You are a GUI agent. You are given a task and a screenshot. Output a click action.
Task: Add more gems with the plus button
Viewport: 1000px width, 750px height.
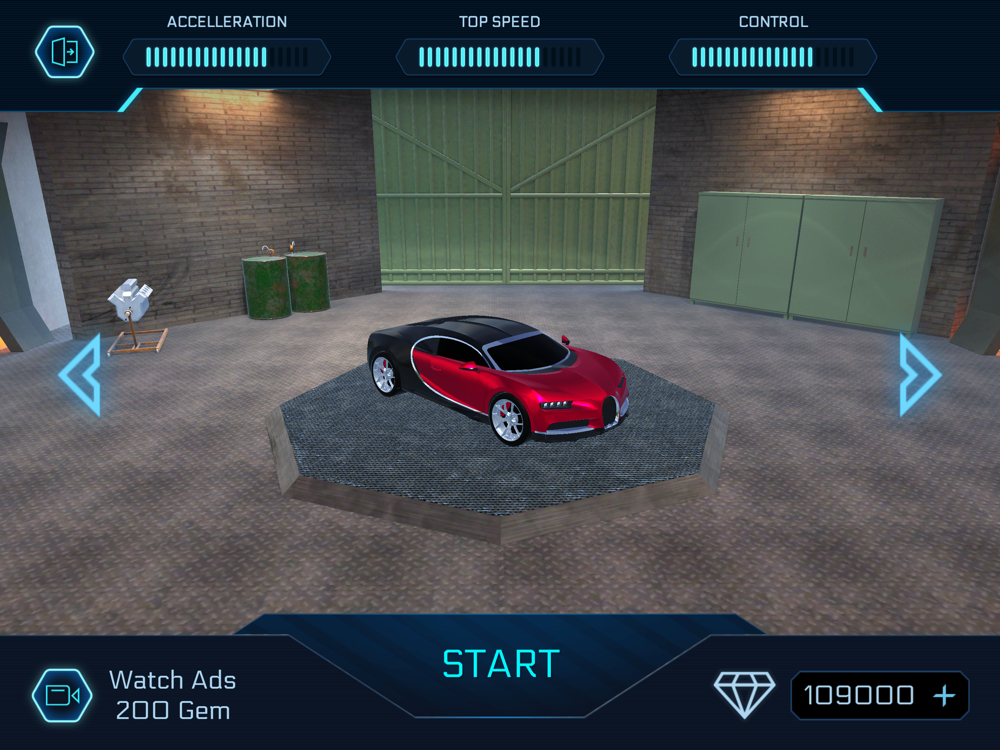point(944,696)
